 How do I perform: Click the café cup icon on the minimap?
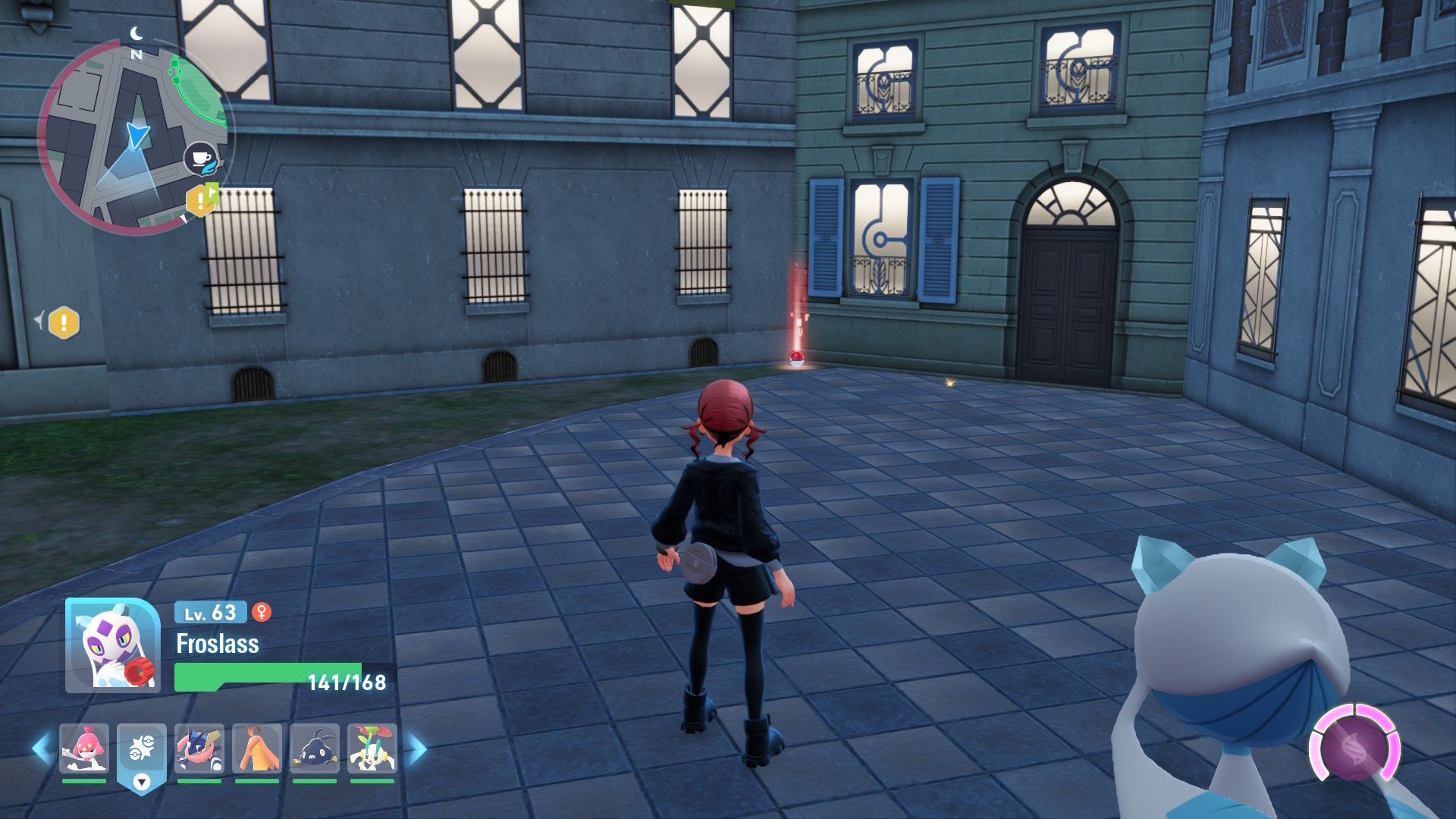[200, 158]
